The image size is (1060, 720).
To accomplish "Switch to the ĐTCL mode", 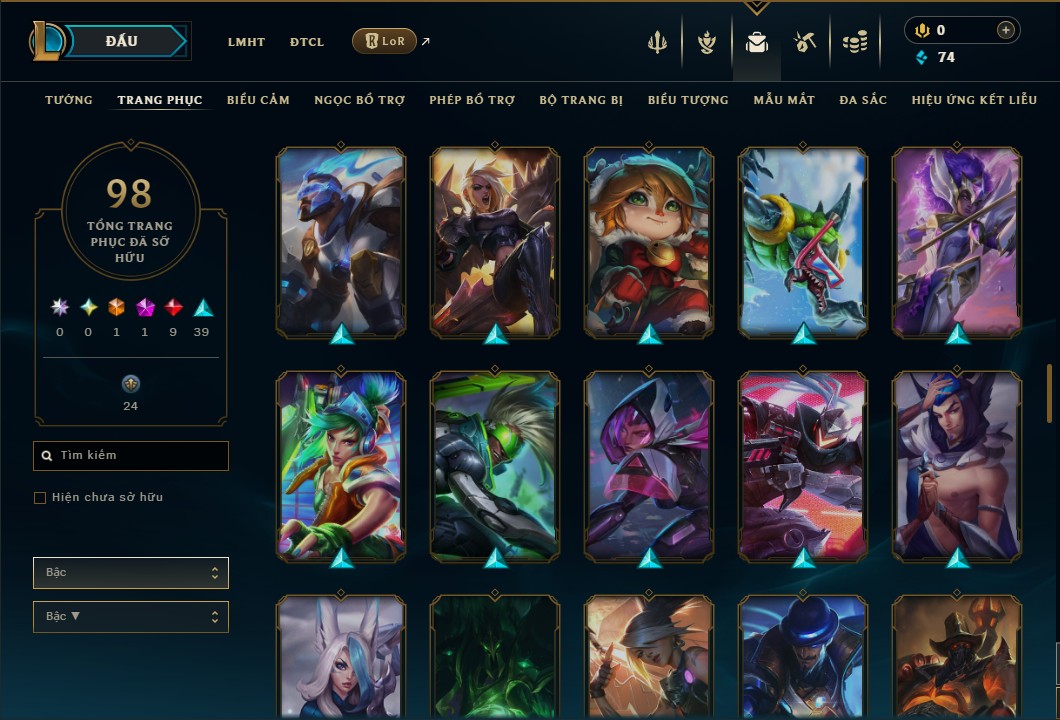I will pyautogui.click(x=307, y=42).
